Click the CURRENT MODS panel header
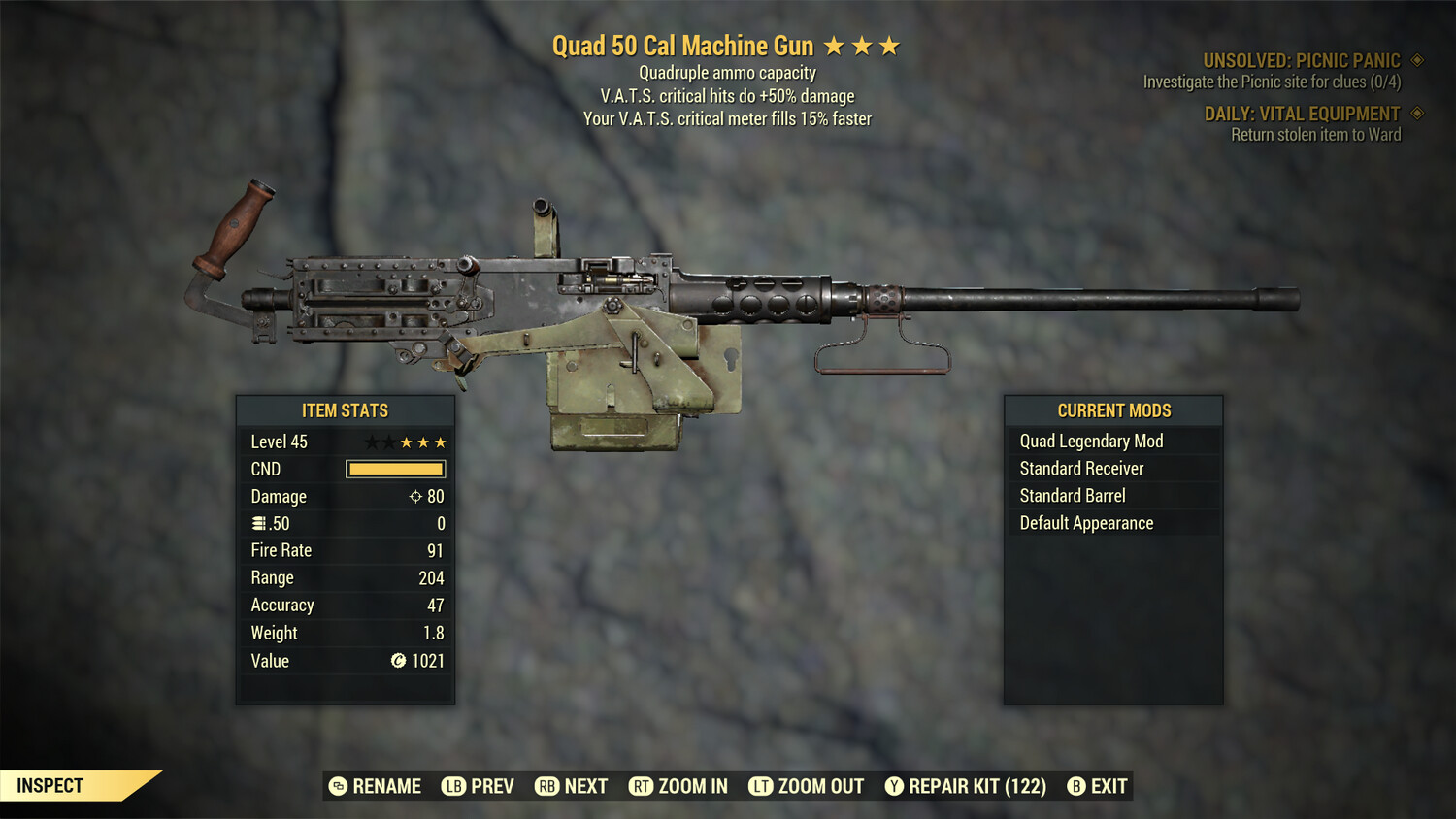Viewport: 1456px width, 819px height. [x=1113, y=409]
